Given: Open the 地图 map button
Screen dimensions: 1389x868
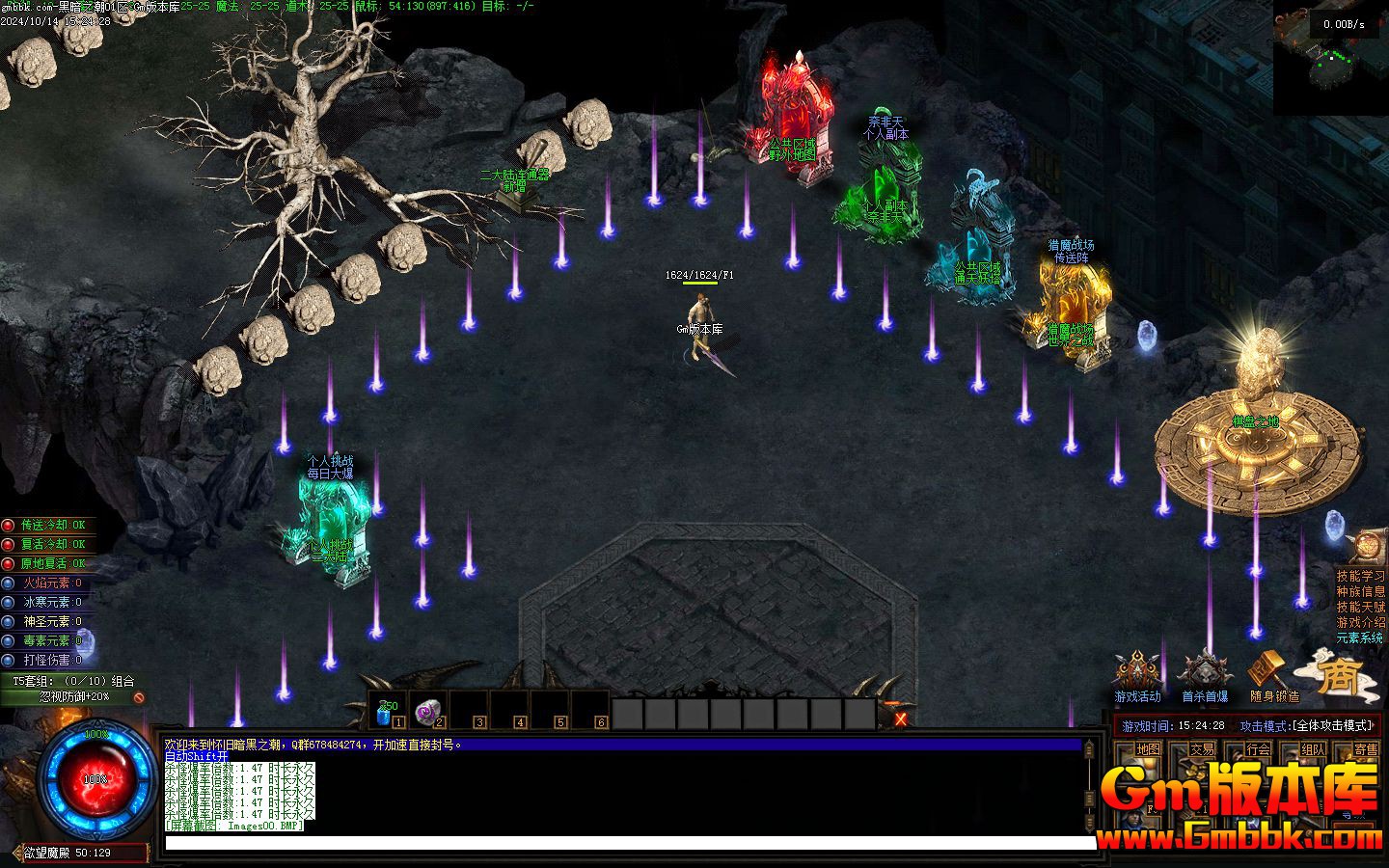Looking at the screenshot, I should pos(1148,749).
